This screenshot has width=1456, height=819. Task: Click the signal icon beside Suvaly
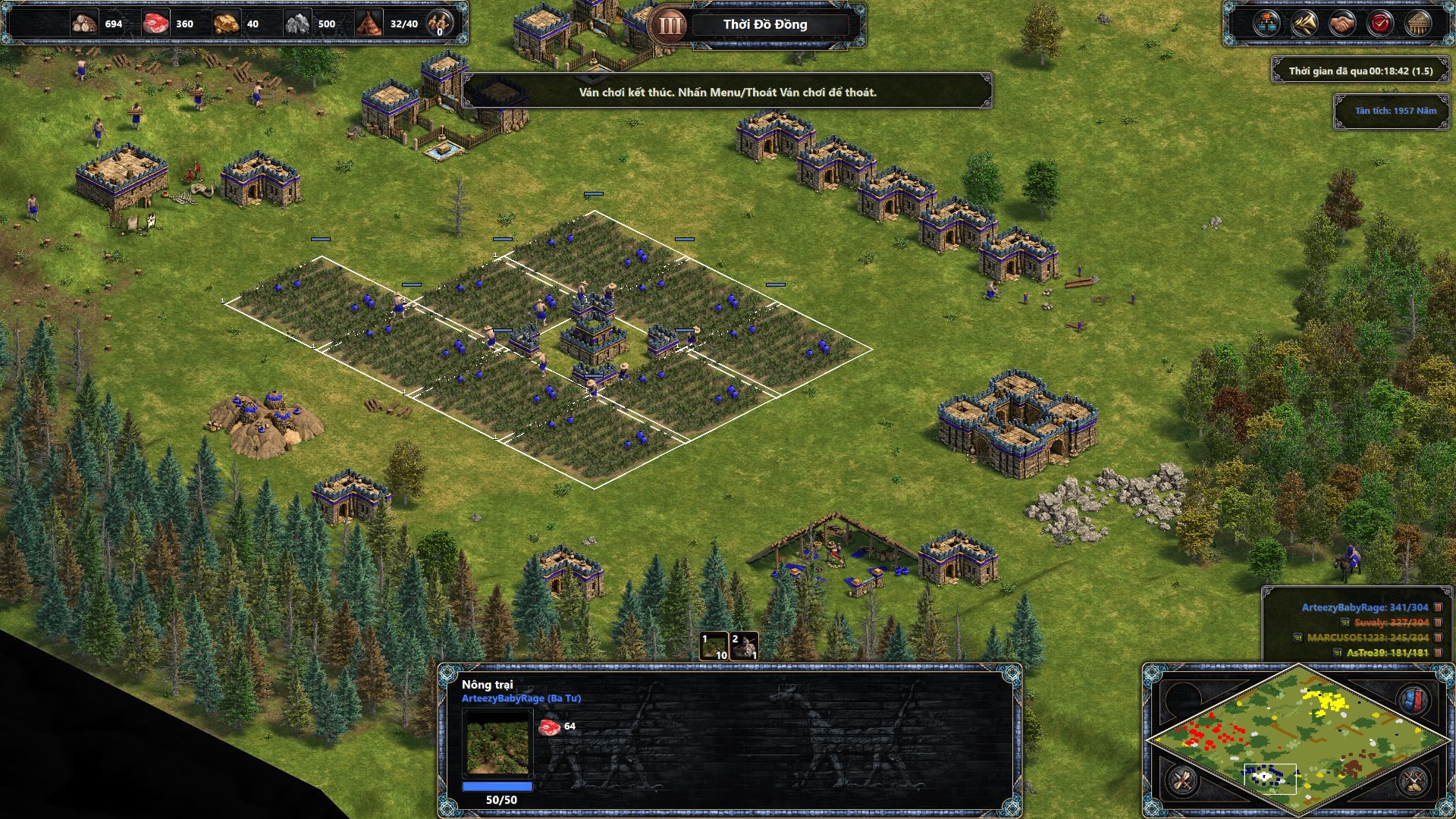coord(1345,623)
